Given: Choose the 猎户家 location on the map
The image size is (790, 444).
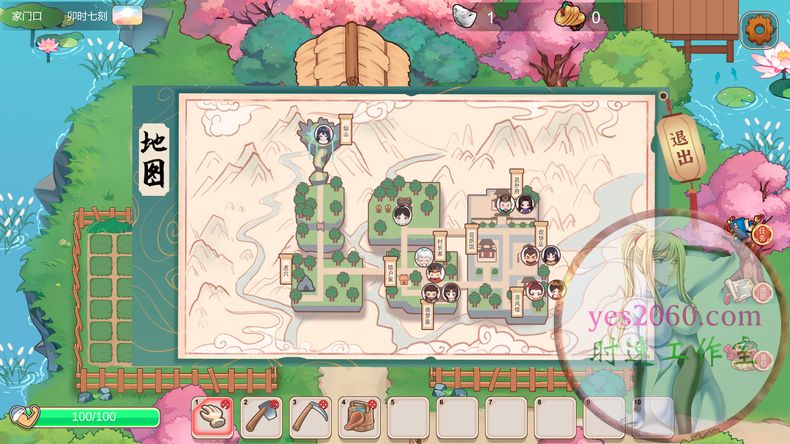Looking at the screenshot, I should (x=391, y=267).
